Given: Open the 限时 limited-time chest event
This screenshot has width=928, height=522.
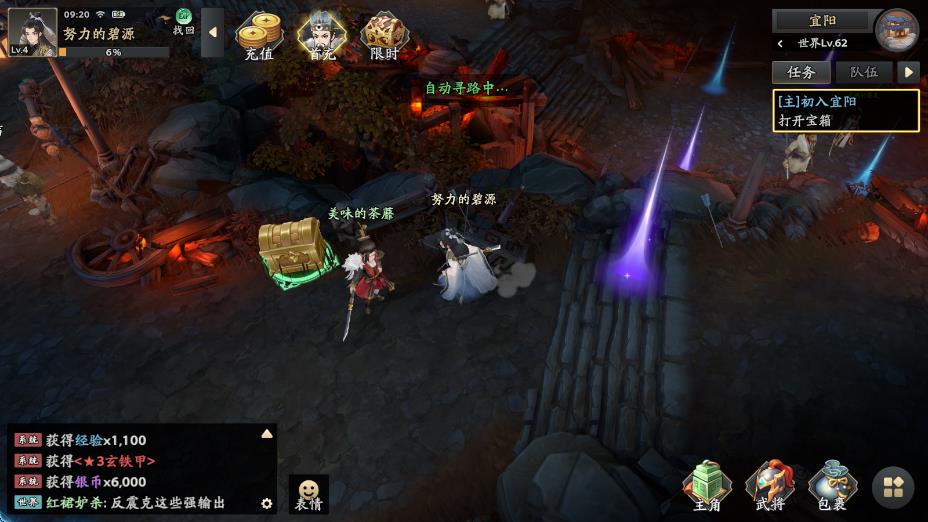Looking at the screenshot, I should point(384,37).
